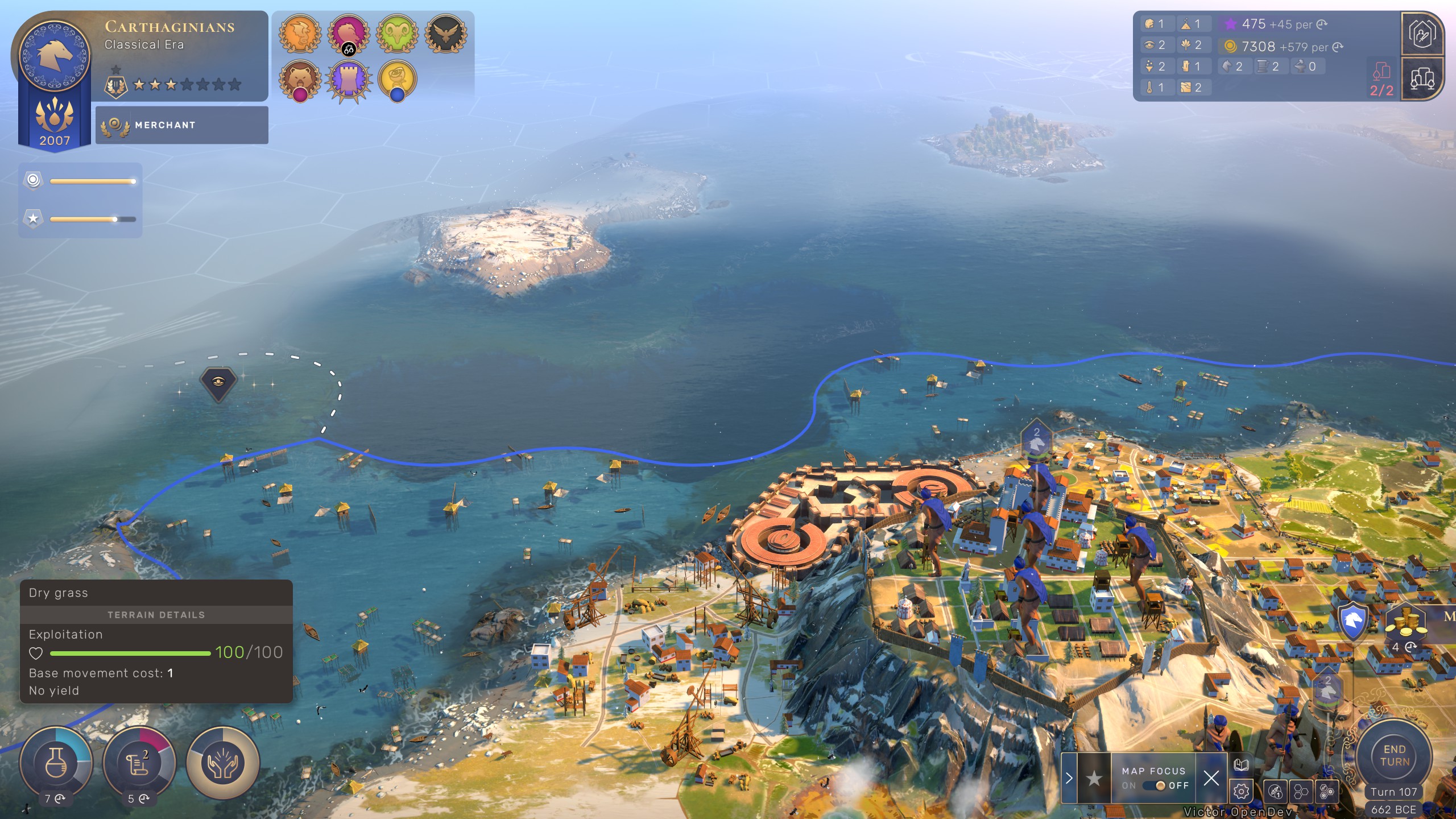Expand the panel with the arrow button
The width and height of the screenshot is (1456, 819).
coord(1069,777)
